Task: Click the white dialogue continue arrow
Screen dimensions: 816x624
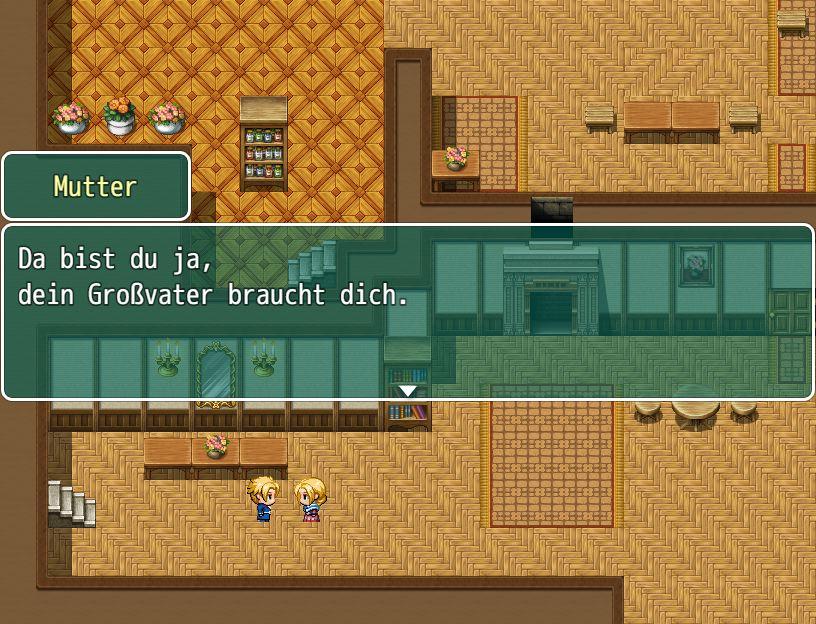Action: tap(408, 390)
